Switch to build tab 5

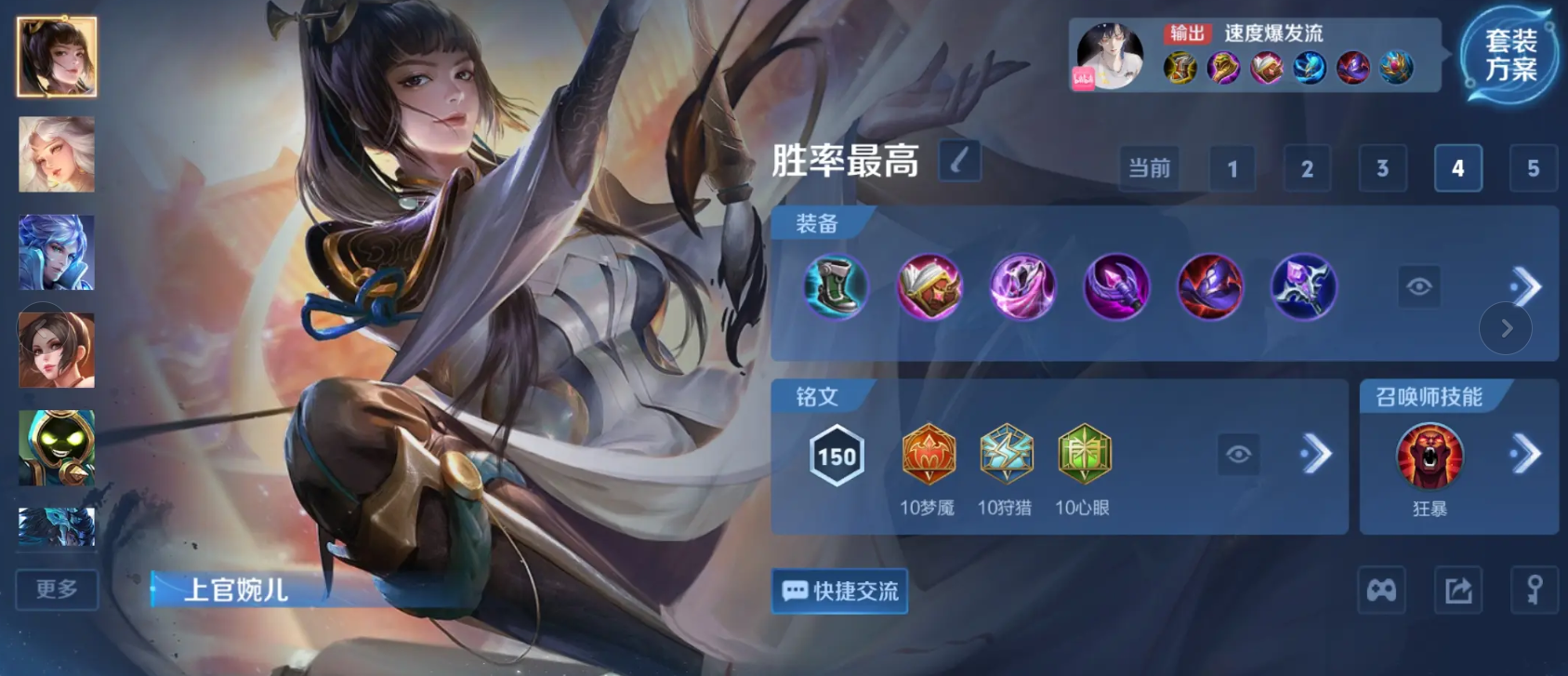click(x=1533, y=168)
